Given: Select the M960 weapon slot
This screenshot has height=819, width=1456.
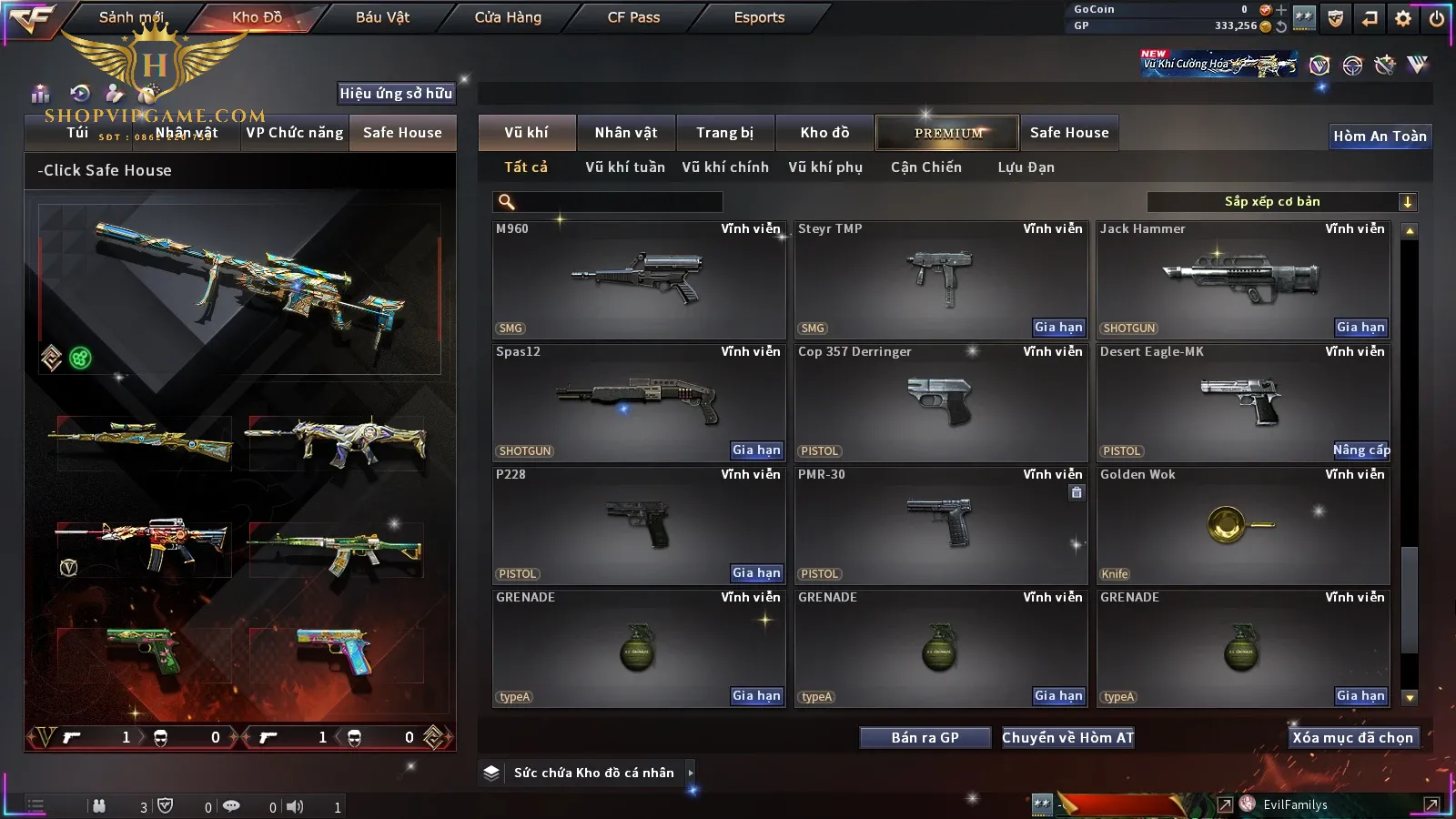Looking at the screenshot, I should coord(639,280).
